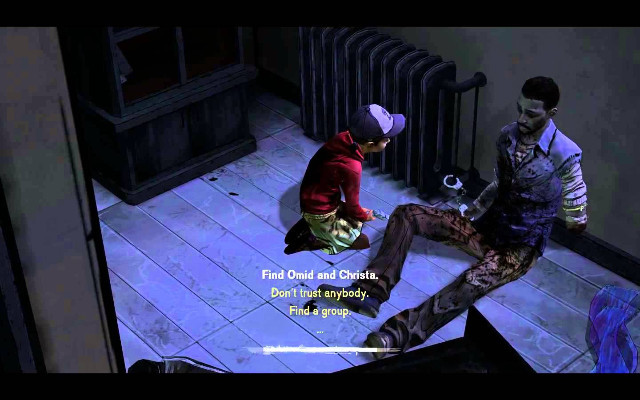Viewport: 640px width, 400px height.
Task: Select the "Don't trust anybody." dialogue option
Action: click(319, 293)
